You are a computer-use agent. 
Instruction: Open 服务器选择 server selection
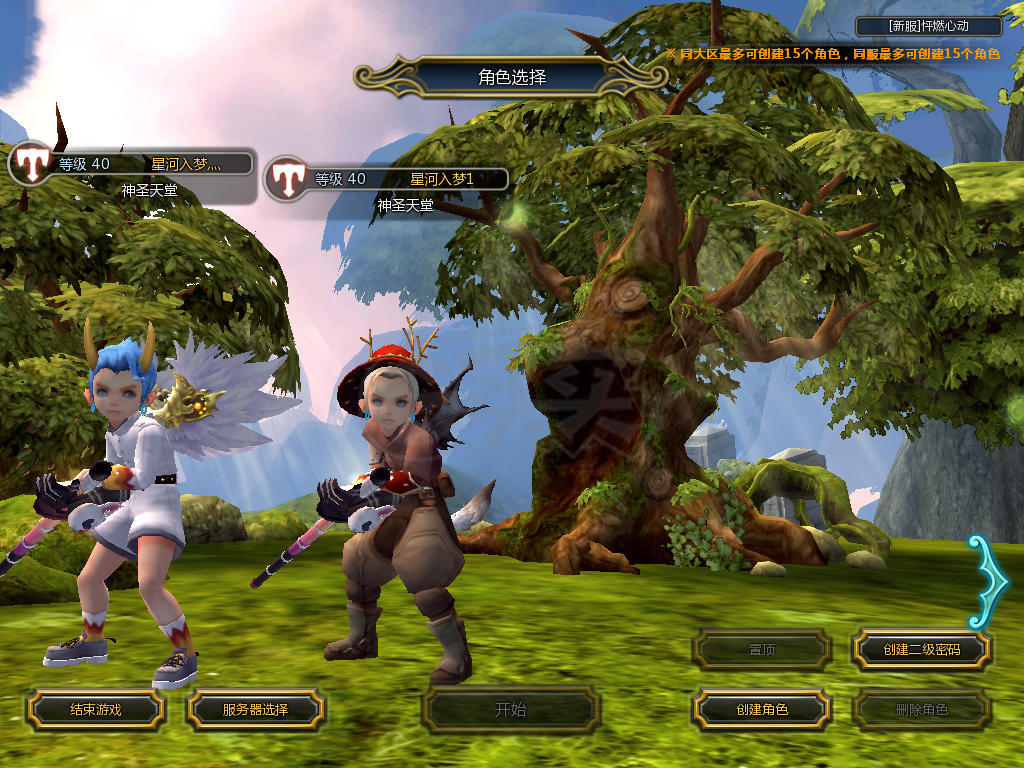[x=255, y=710]
